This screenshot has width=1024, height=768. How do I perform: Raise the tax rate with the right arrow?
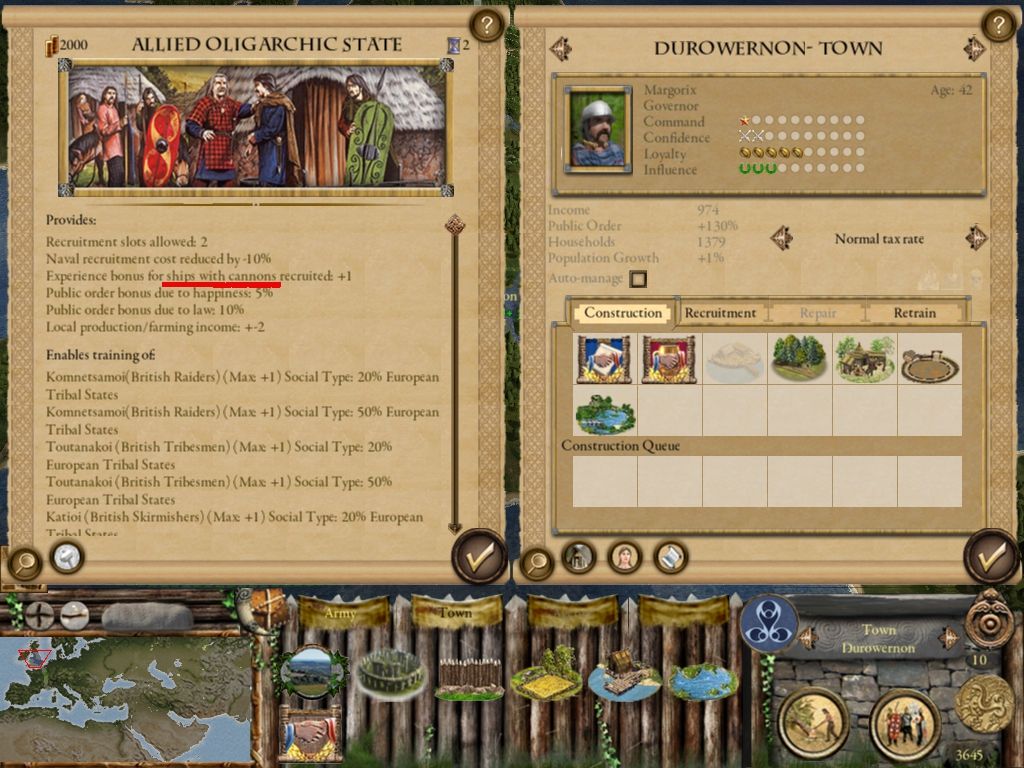click(x=976, y=238)
